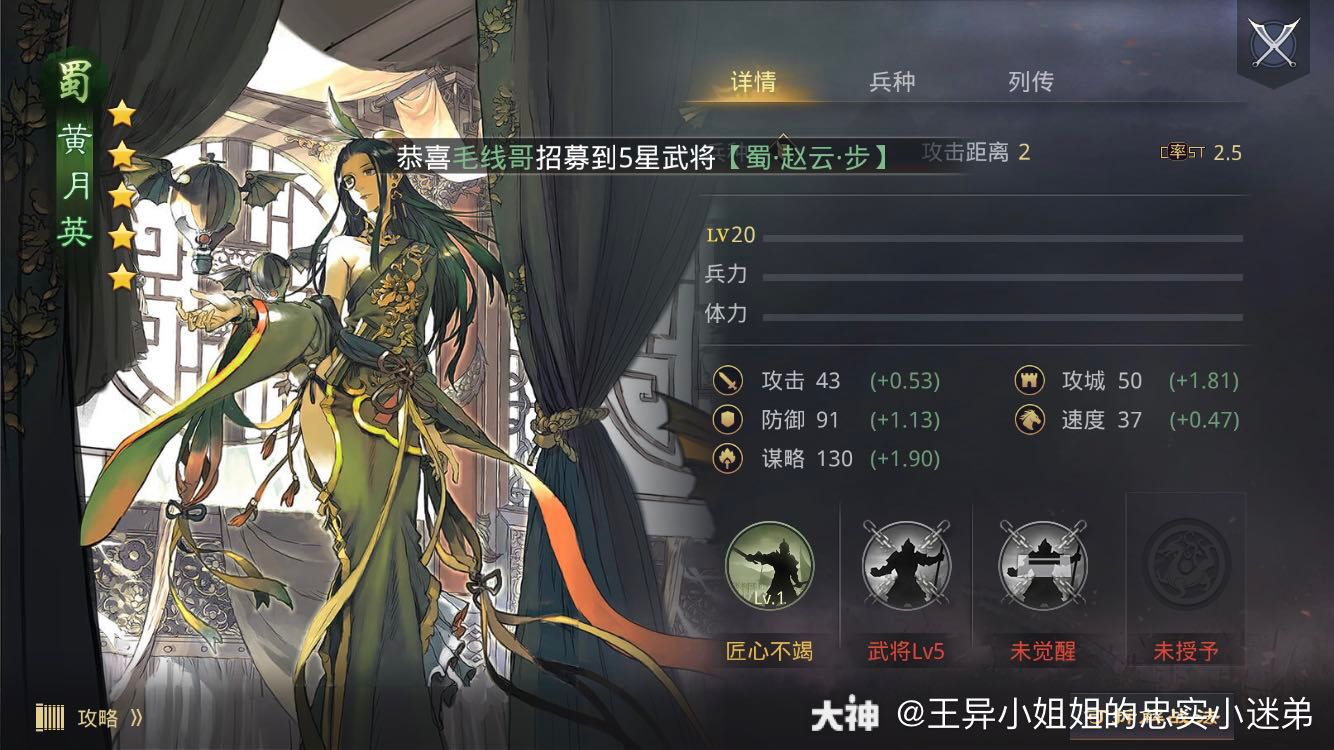Image resolution: width=1334 pixels, height=750 pixels.
Task: Click the 攻城 siege stat icon
Action: click(x=1029, y=381)
